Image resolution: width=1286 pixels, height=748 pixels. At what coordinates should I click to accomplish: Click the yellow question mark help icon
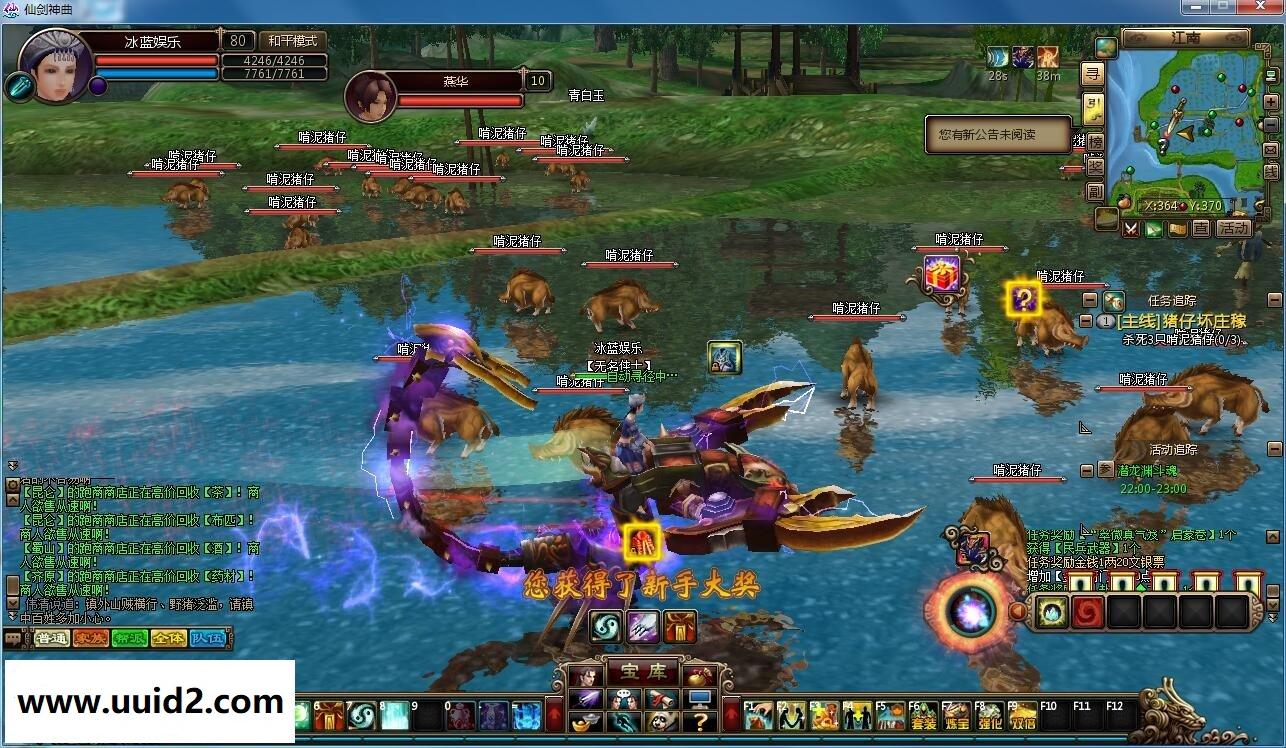point(701,722)
